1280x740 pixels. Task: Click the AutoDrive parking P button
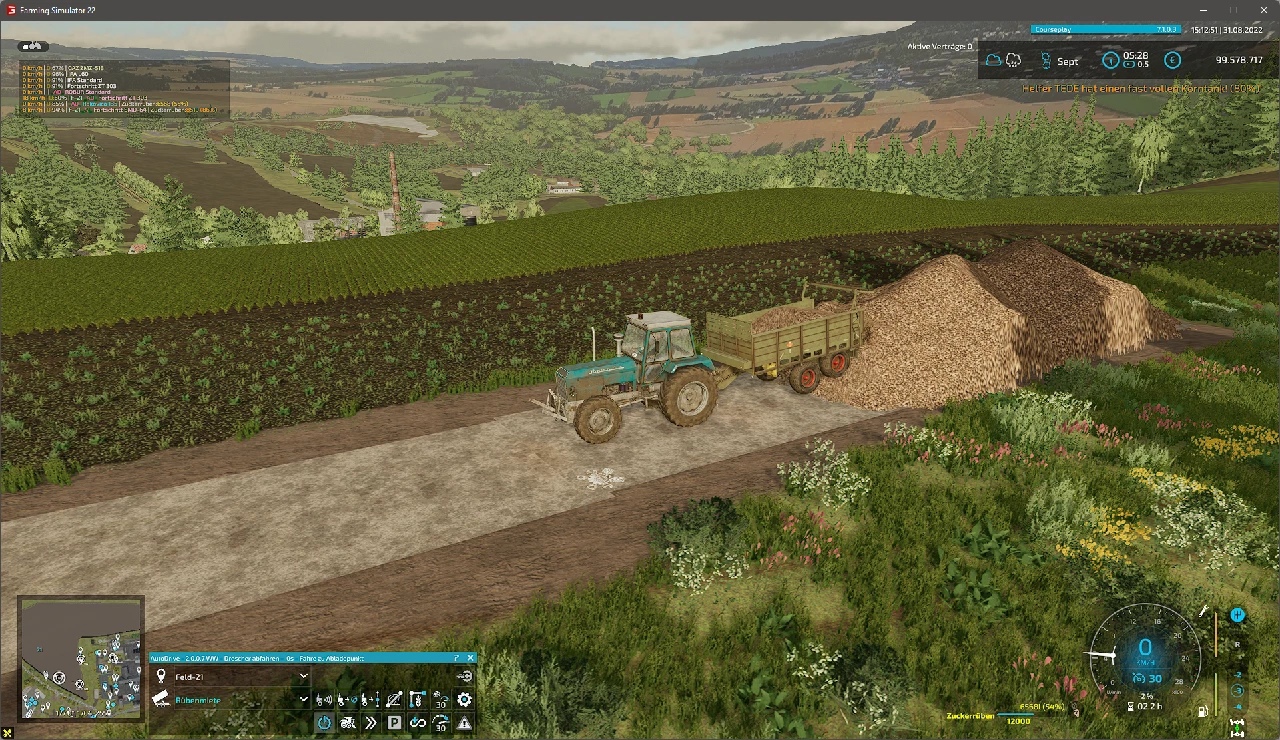click(394, 722)
